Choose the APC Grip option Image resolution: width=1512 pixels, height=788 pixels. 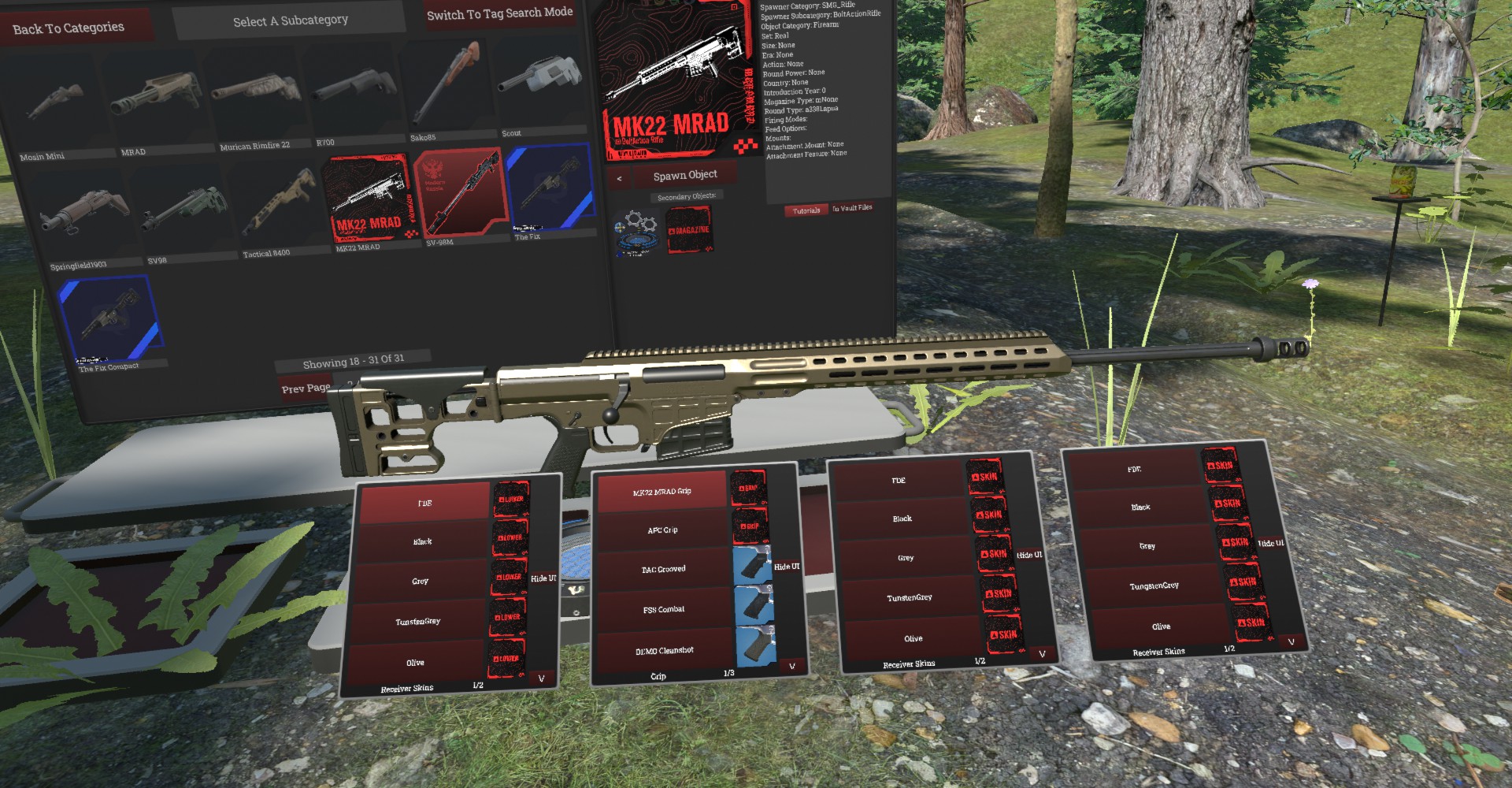coord(662,530)
